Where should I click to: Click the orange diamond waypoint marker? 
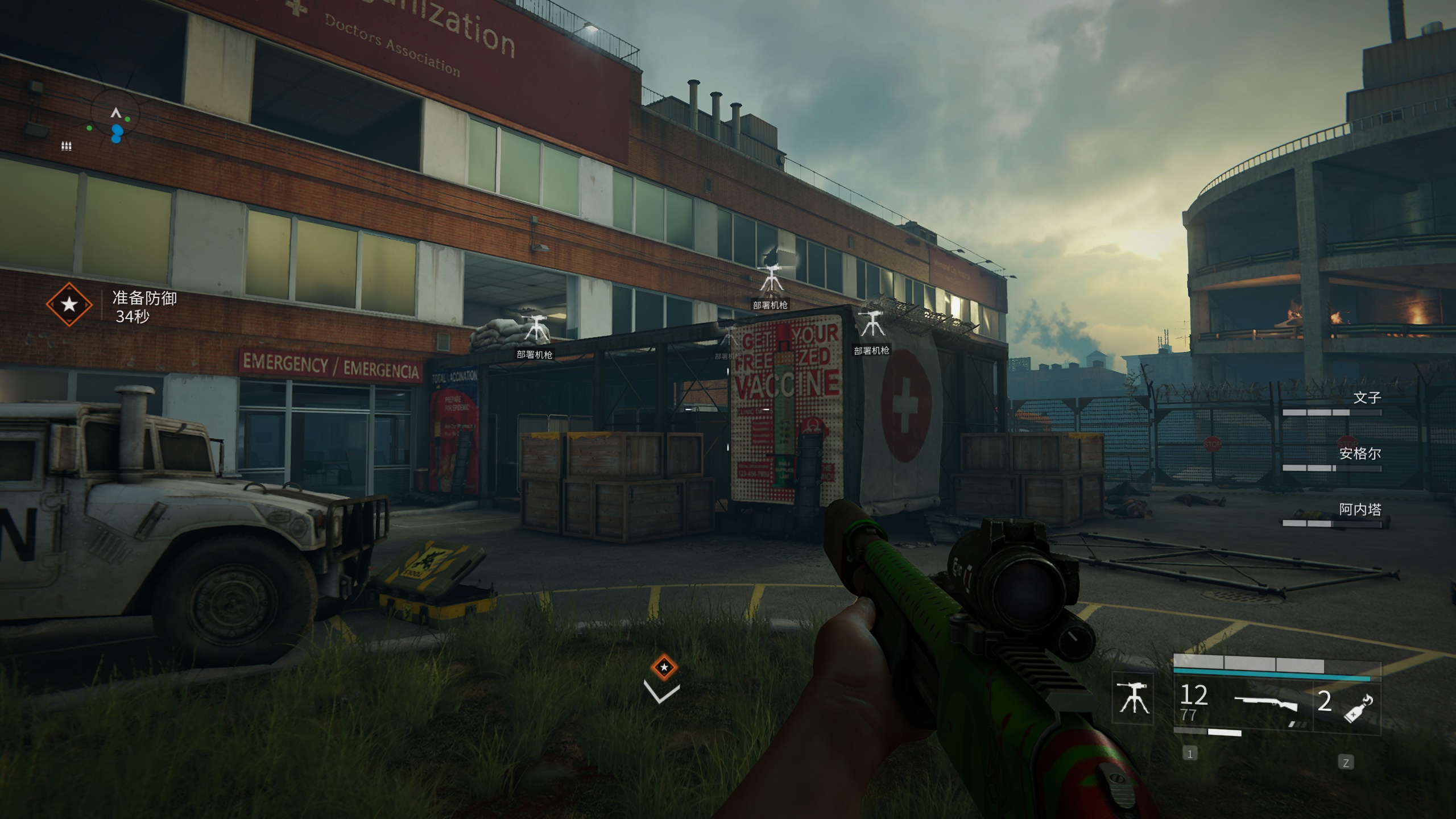point(664,667)
